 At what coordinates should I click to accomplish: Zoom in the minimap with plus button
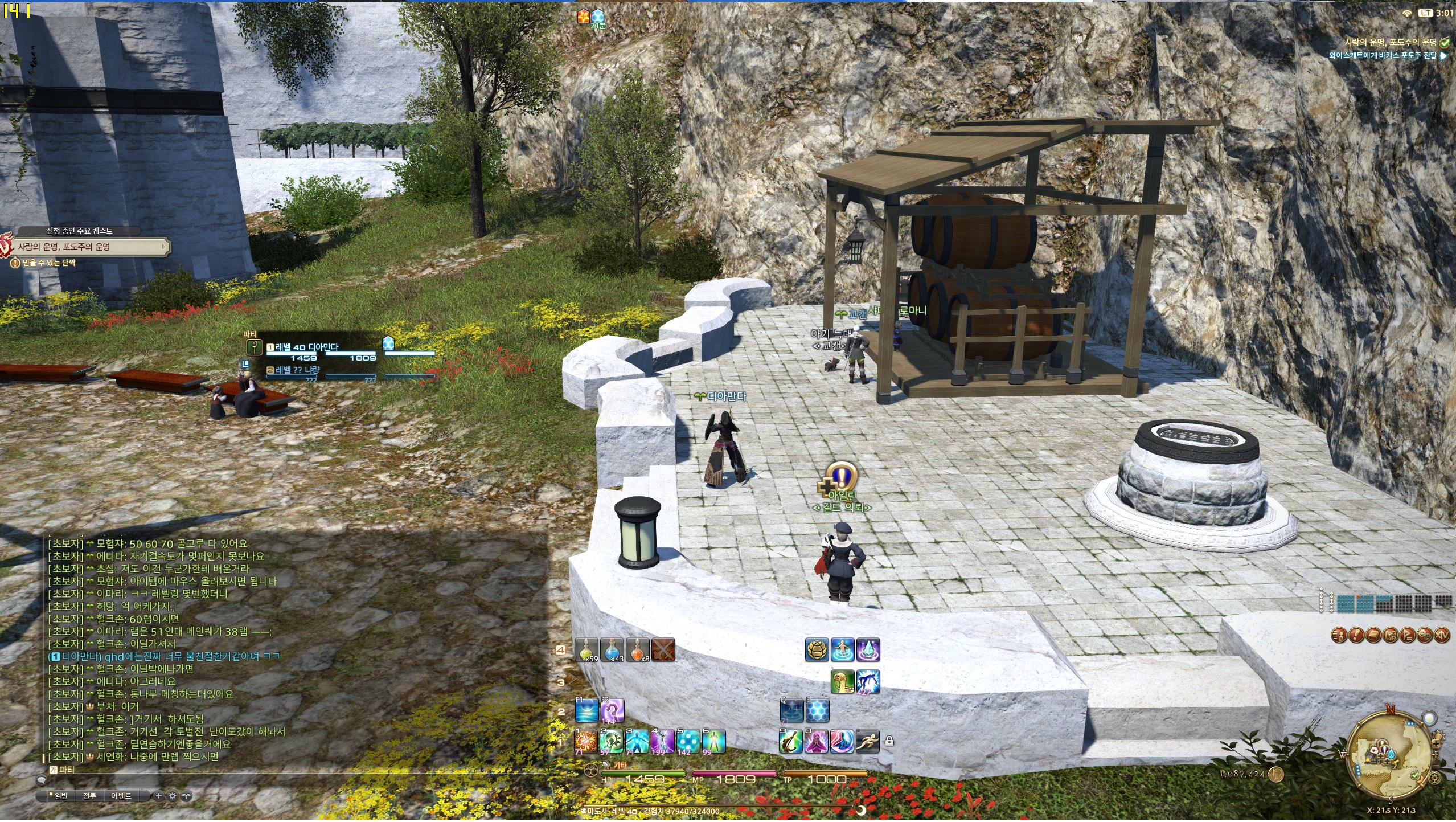point(1437,744)
